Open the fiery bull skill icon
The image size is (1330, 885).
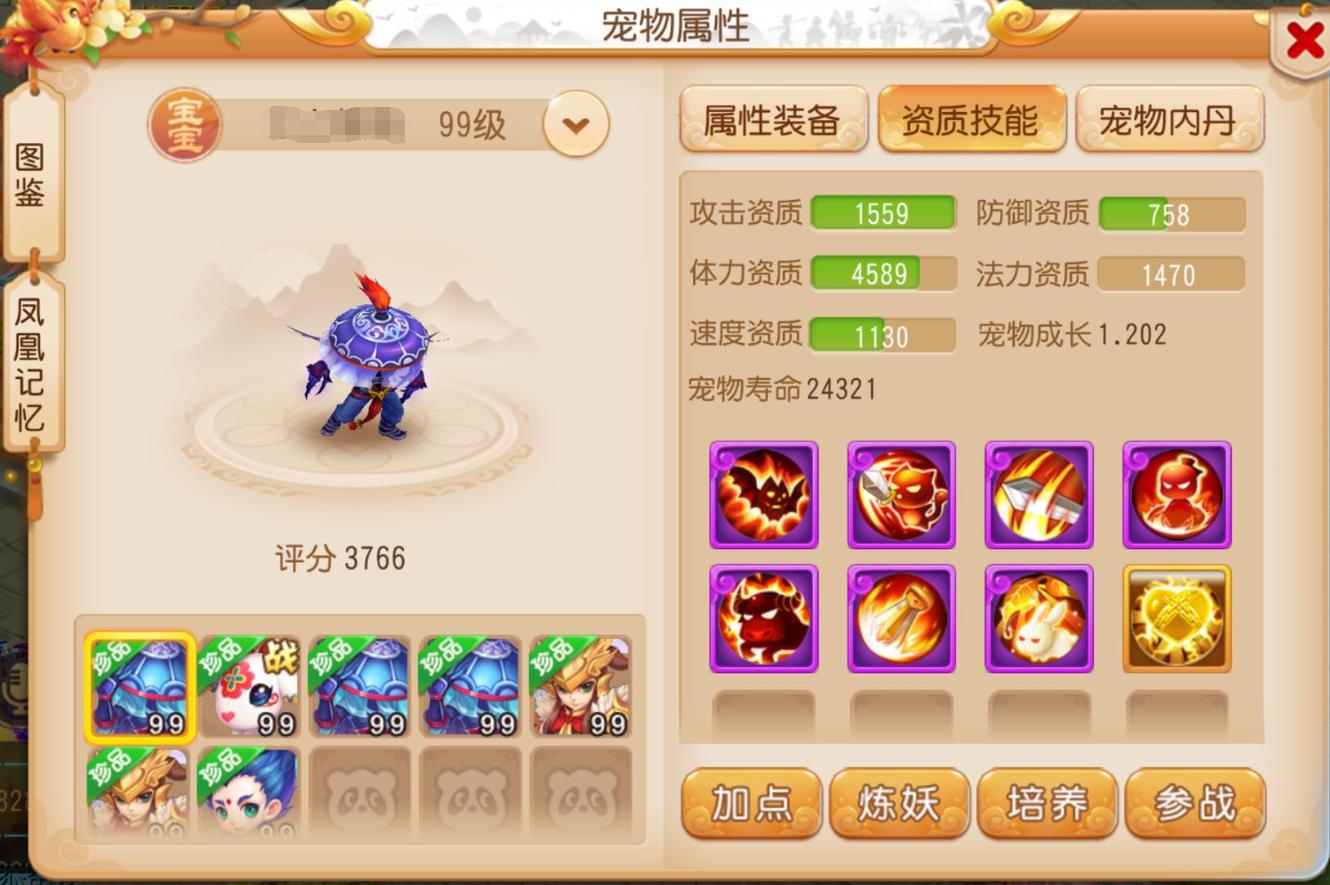tap(763, 617)
